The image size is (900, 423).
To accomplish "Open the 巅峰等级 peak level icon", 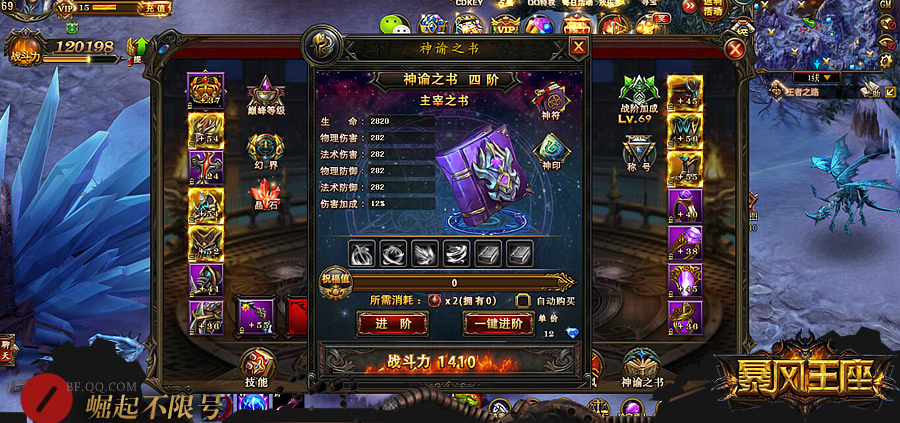I will (x=266, y=92).
